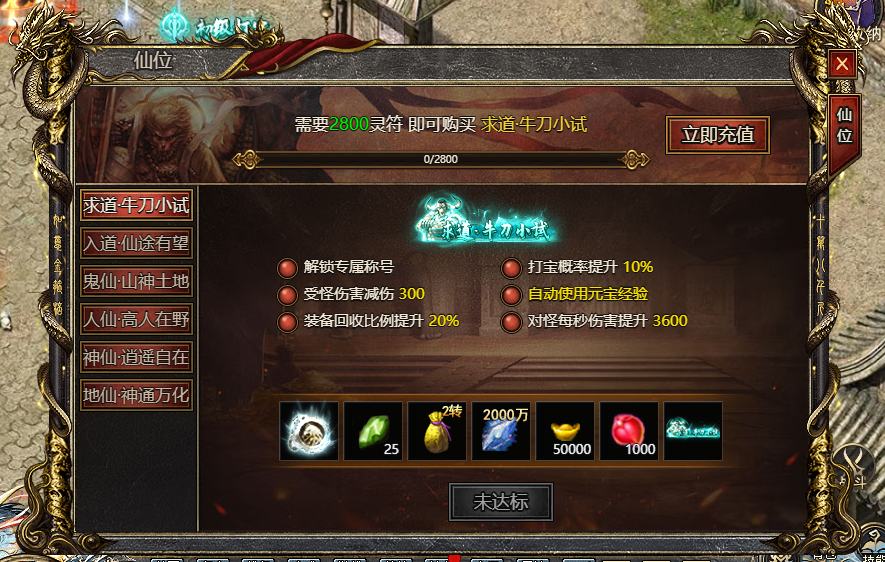This screenshot has width=885, height=562.
Task: Click the gold ingot reward 50000
Action: pyautogui.click(x=564, y=431)
